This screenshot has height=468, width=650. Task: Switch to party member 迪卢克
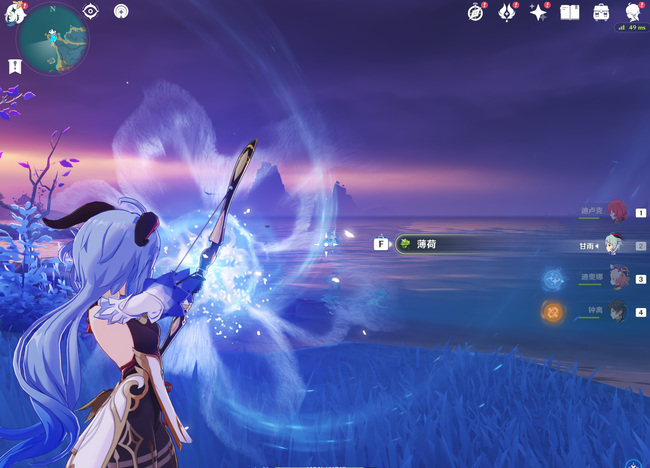616,211
